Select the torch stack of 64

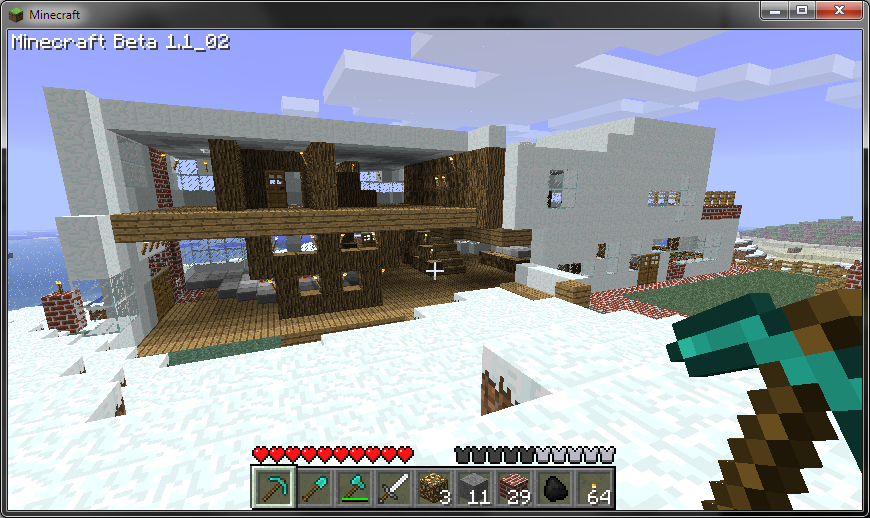click(594, 488)
